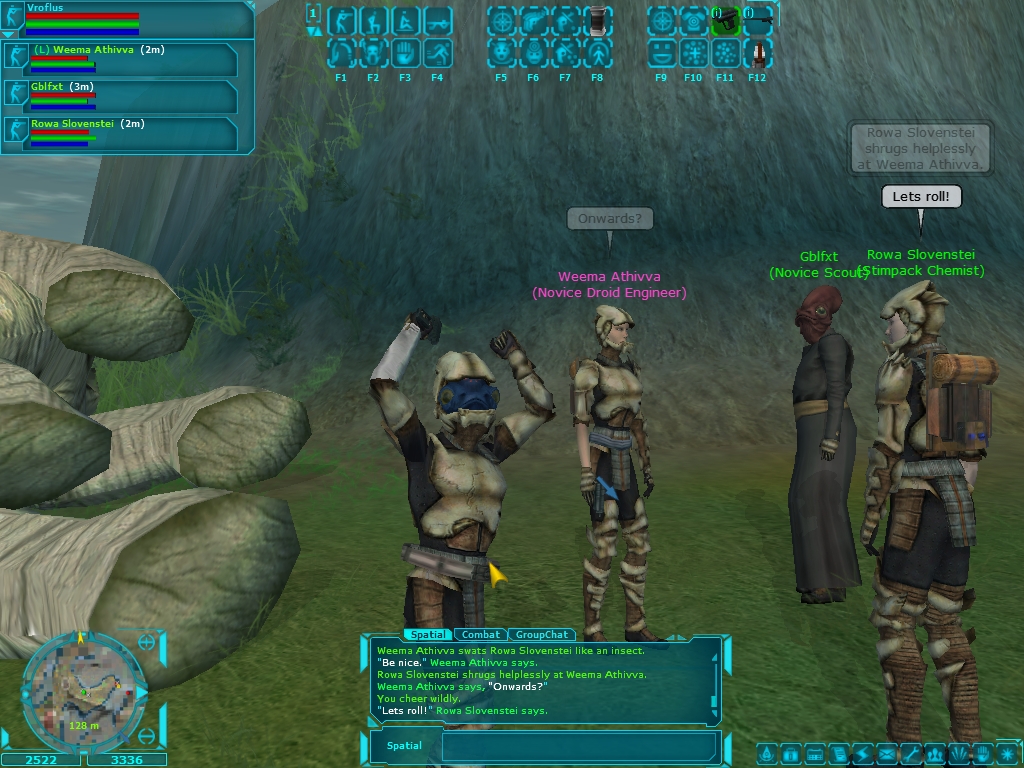Zoom in the radar with plus button
1024x768 pixels.
pyautogui.click(x=147, y=643)
